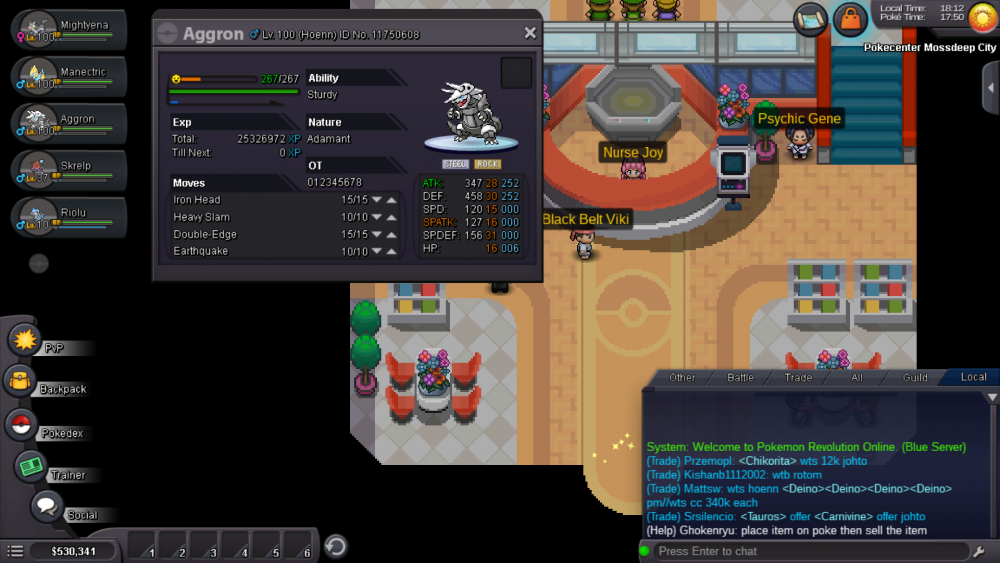Switch chat to the Battle tab

click(x=740, y=377)
